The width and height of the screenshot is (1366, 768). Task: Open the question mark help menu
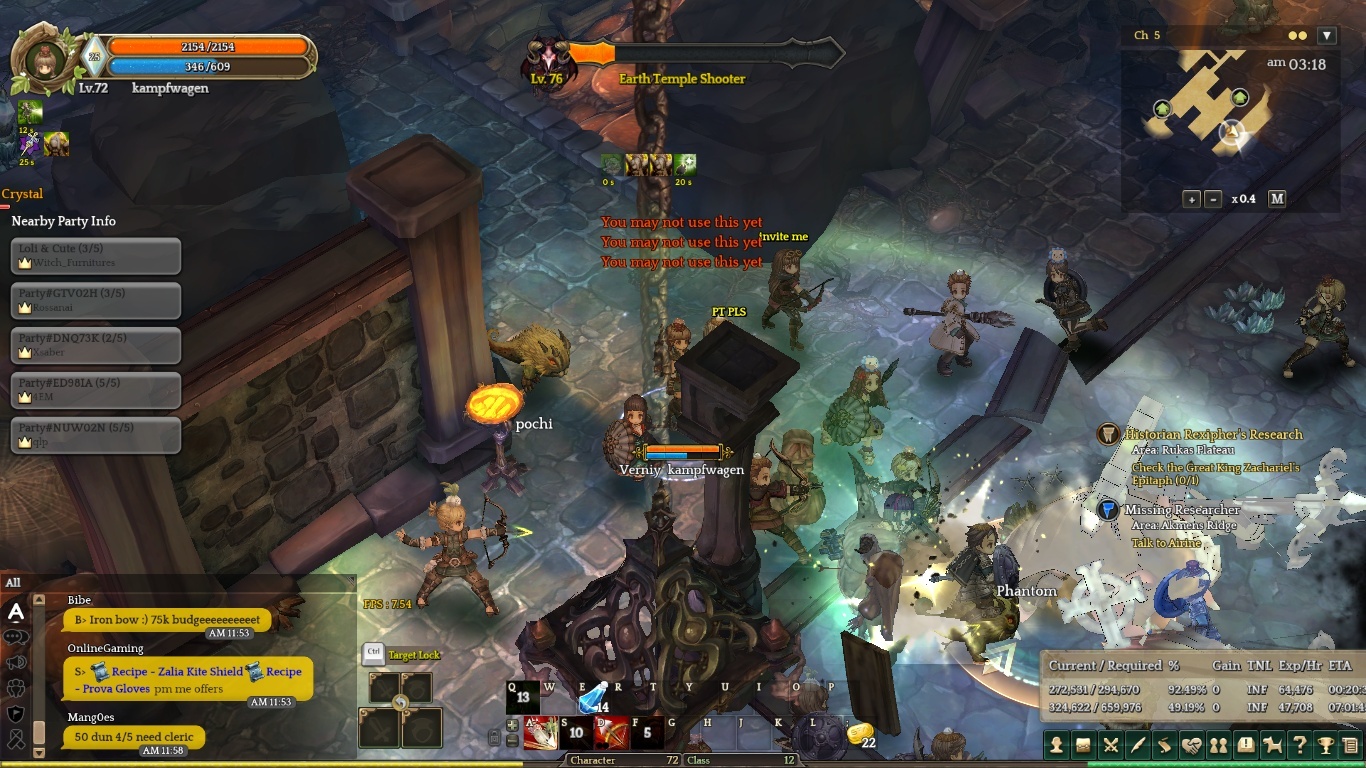click(x=1299, y=745)
